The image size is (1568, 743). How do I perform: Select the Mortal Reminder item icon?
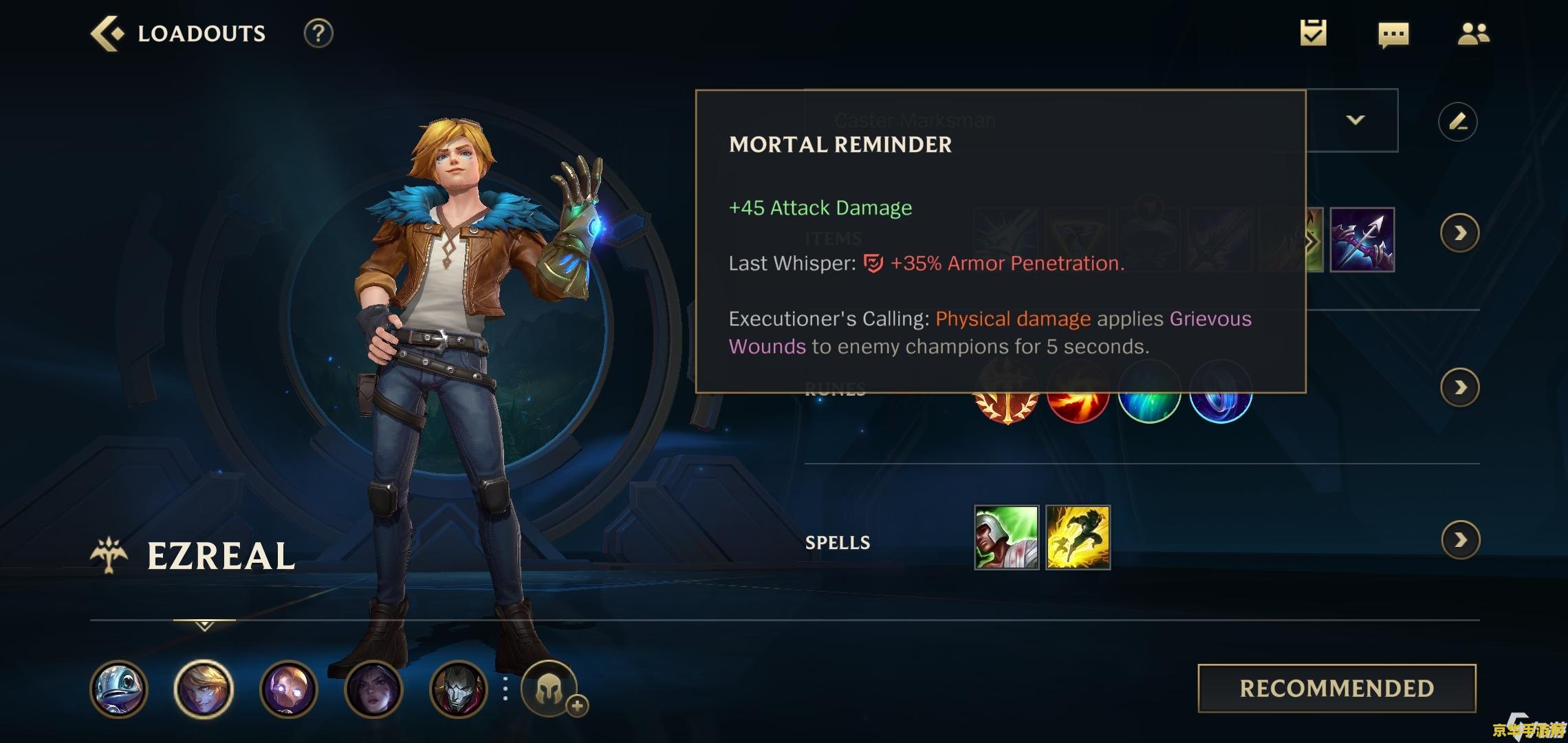coord(1362,239)
